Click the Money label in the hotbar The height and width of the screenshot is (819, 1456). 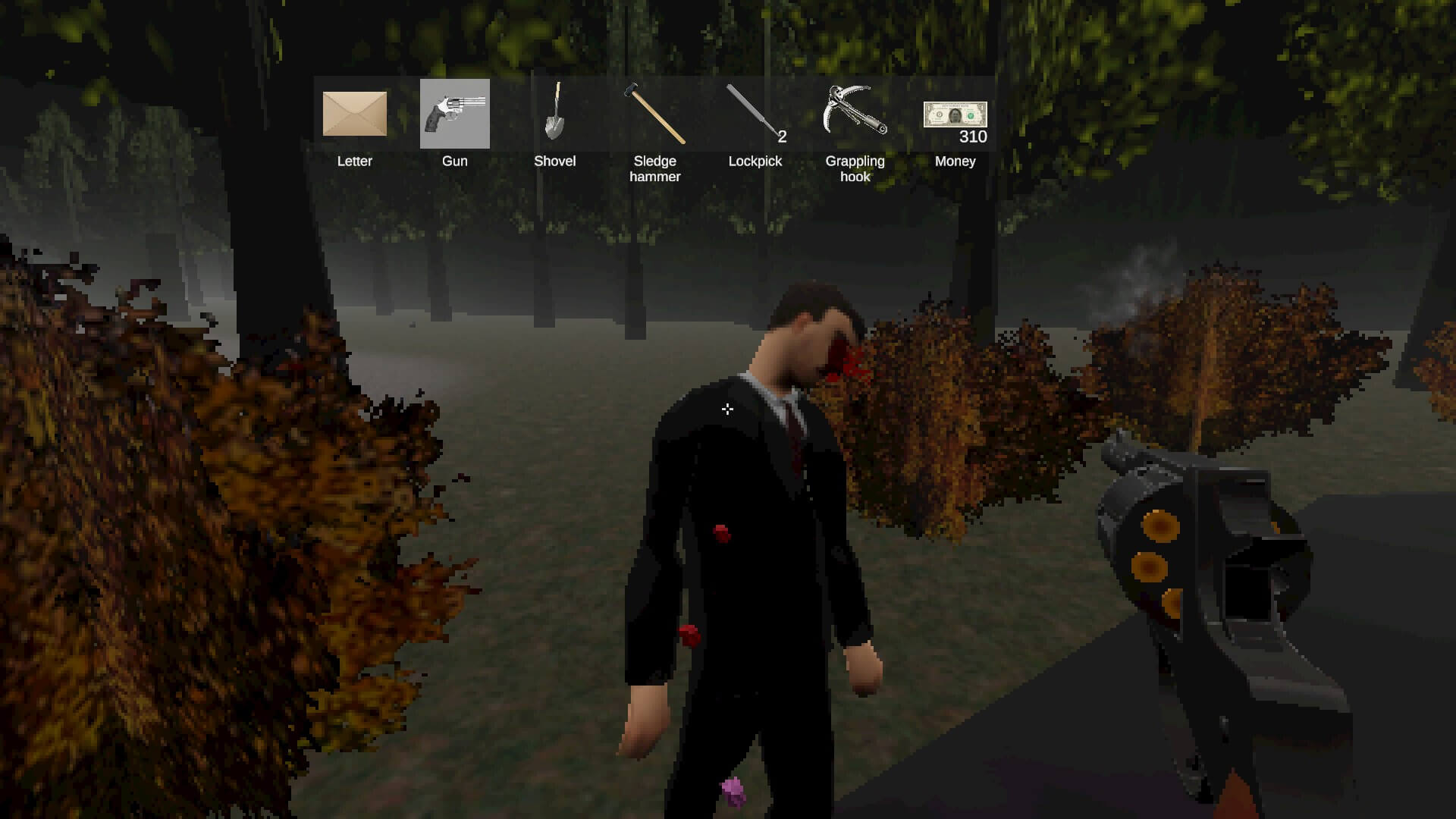coord(955,161)
